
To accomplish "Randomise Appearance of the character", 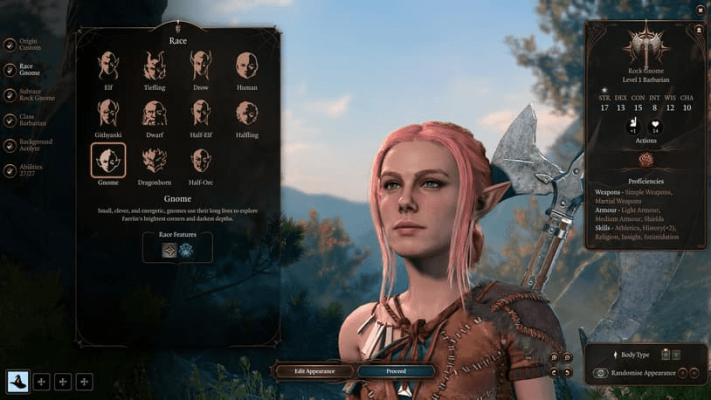I will pyautogui.click(x=643, y=372).
